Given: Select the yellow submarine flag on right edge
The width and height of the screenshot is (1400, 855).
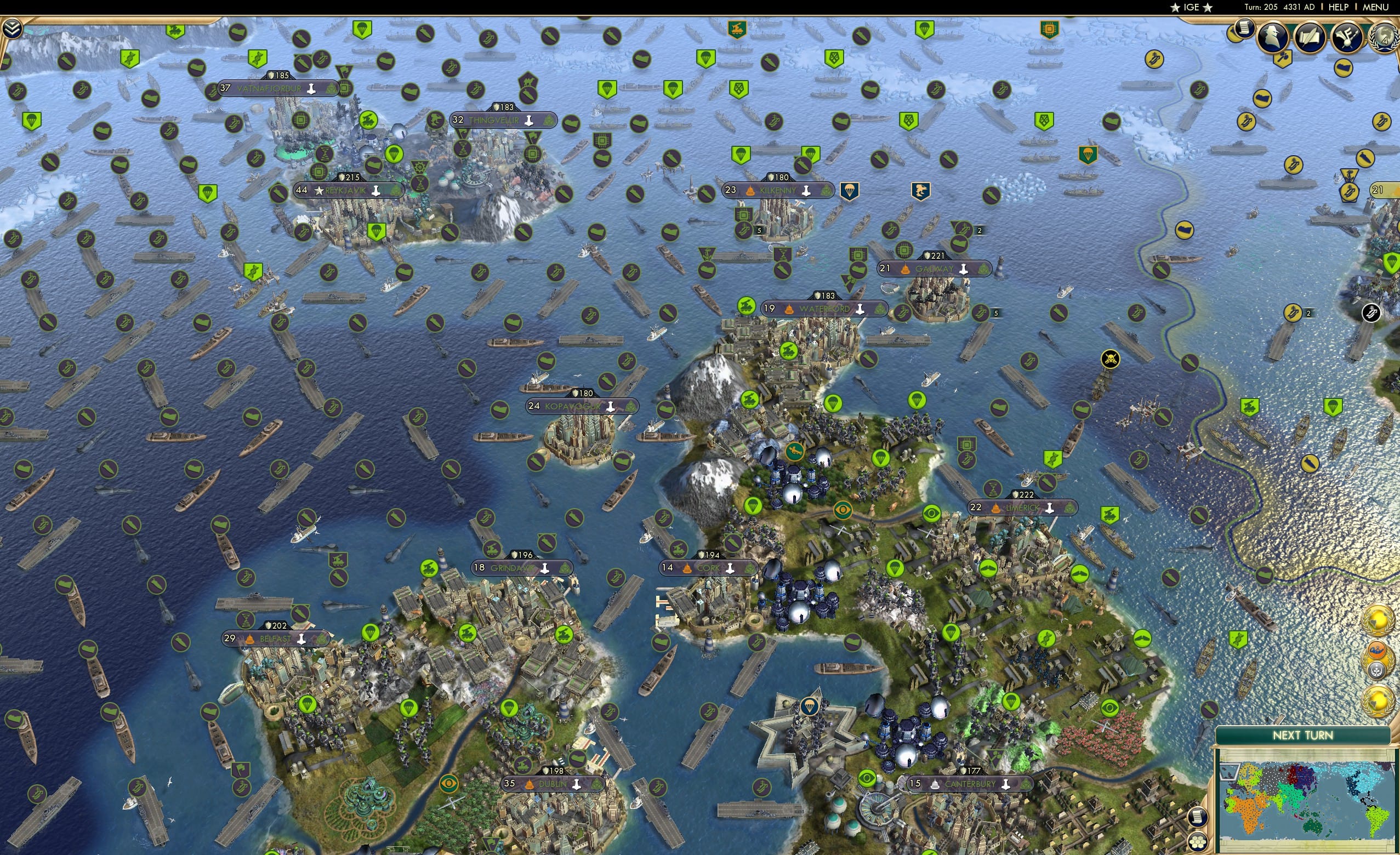Looking at the screenshot, I should click(1366, 158).
